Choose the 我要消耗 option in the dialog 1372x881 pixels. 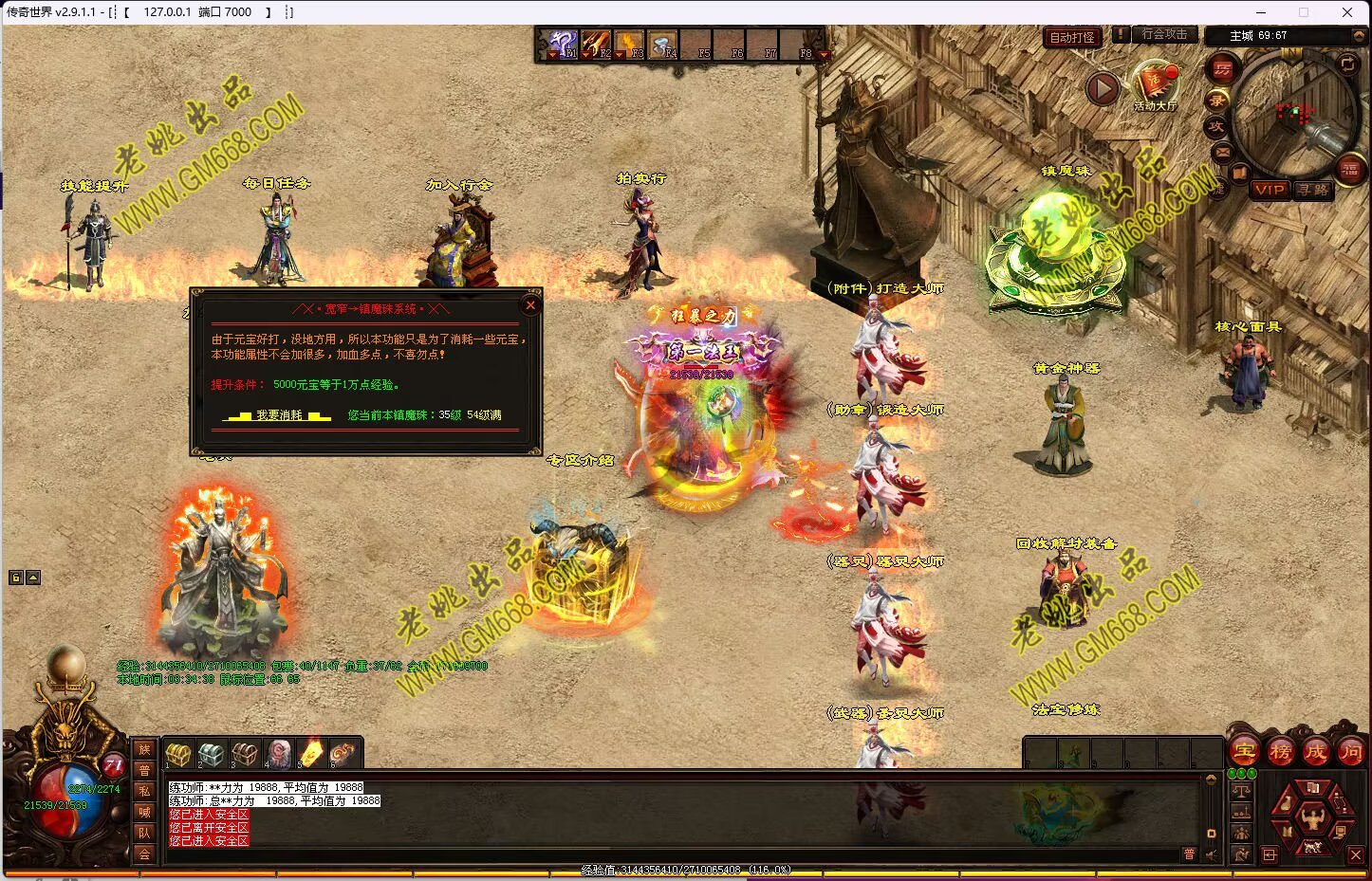(279, 415)
